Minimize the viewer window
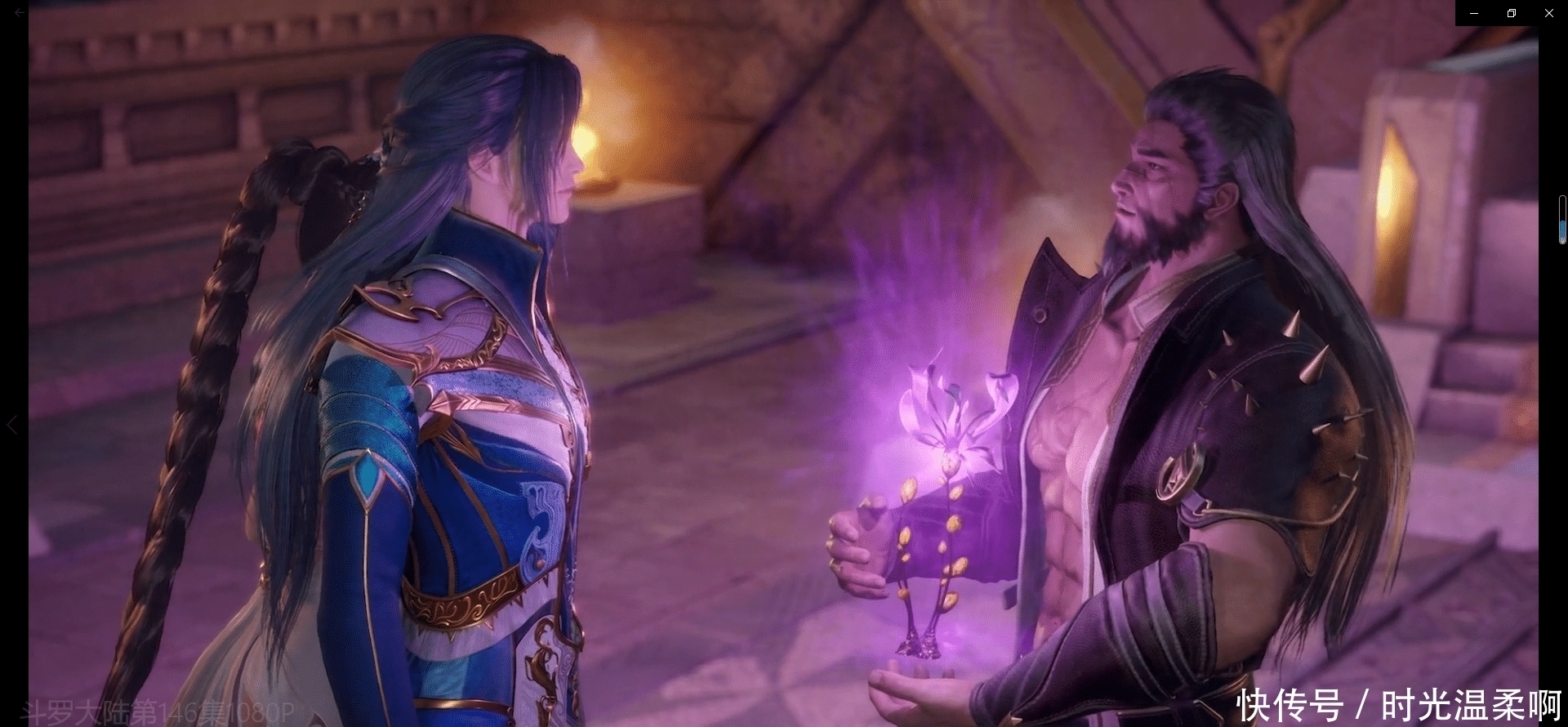The width and height of the screenshot is (1568, 727). click(x=1474, y=13)
